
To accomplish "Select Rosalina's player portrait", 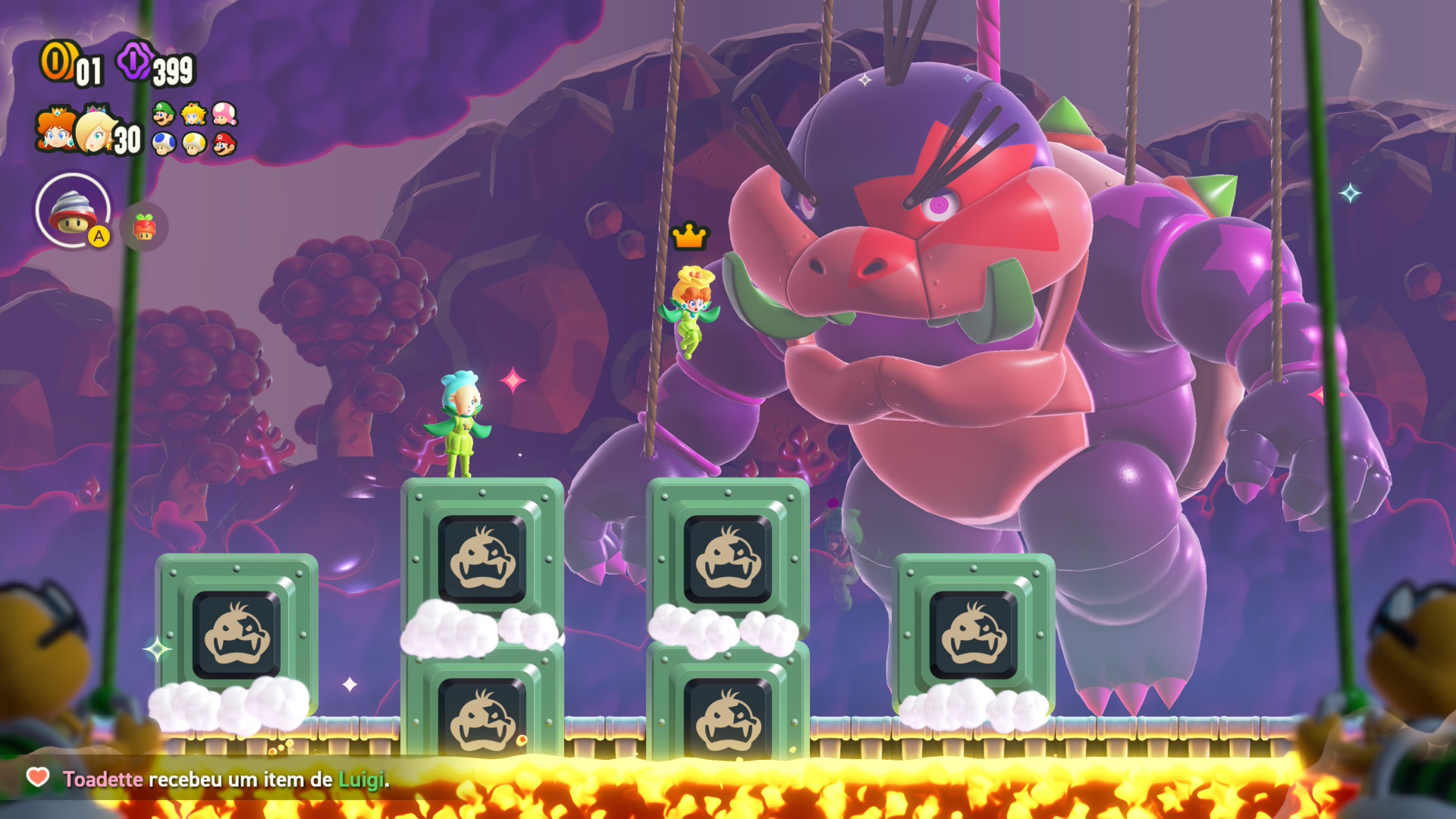I will coord(96,132).
